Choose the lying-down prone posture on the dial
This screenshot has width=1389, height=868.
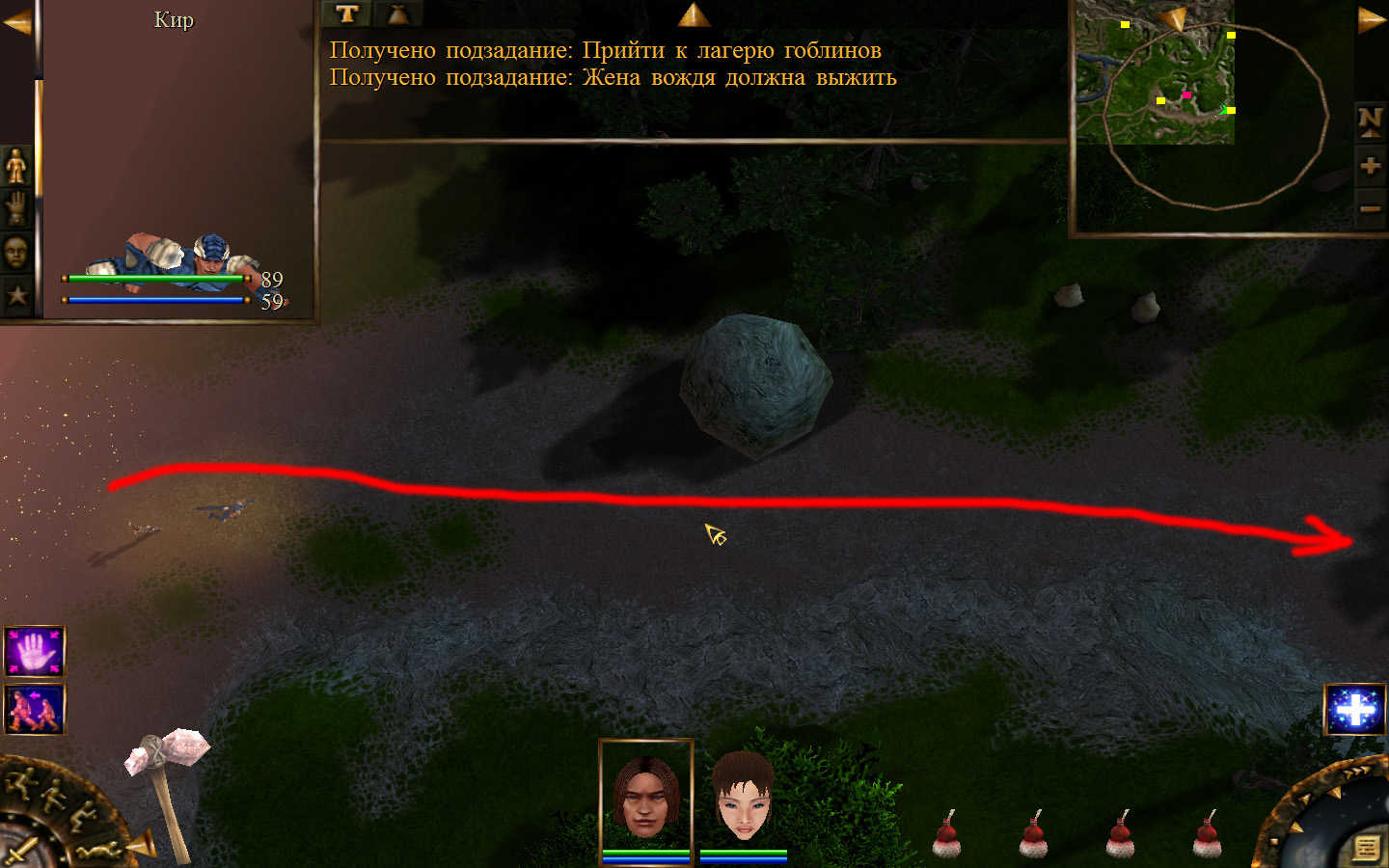click(x=98, y=850)
